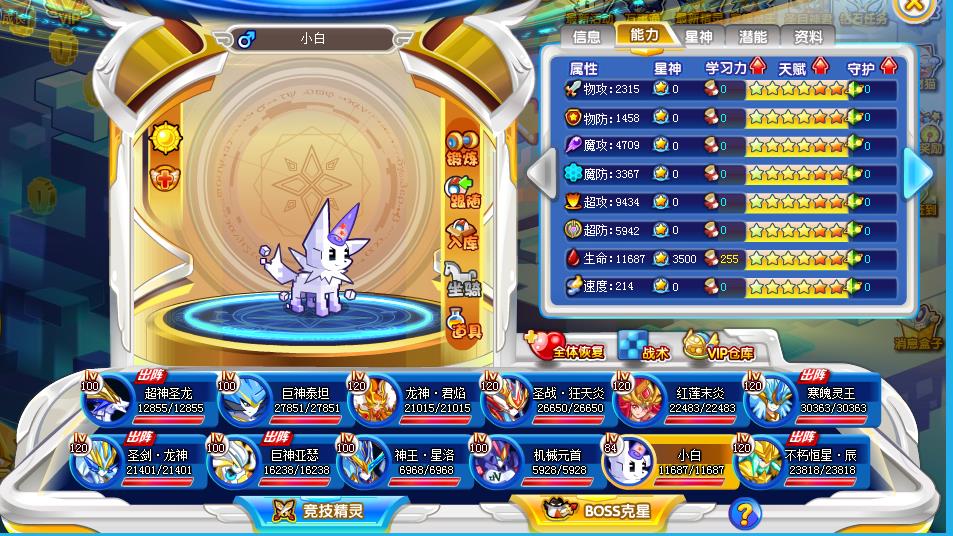Open the 道具 items button
This screenshot has width=953, height=536.
[x=462, y=324]
